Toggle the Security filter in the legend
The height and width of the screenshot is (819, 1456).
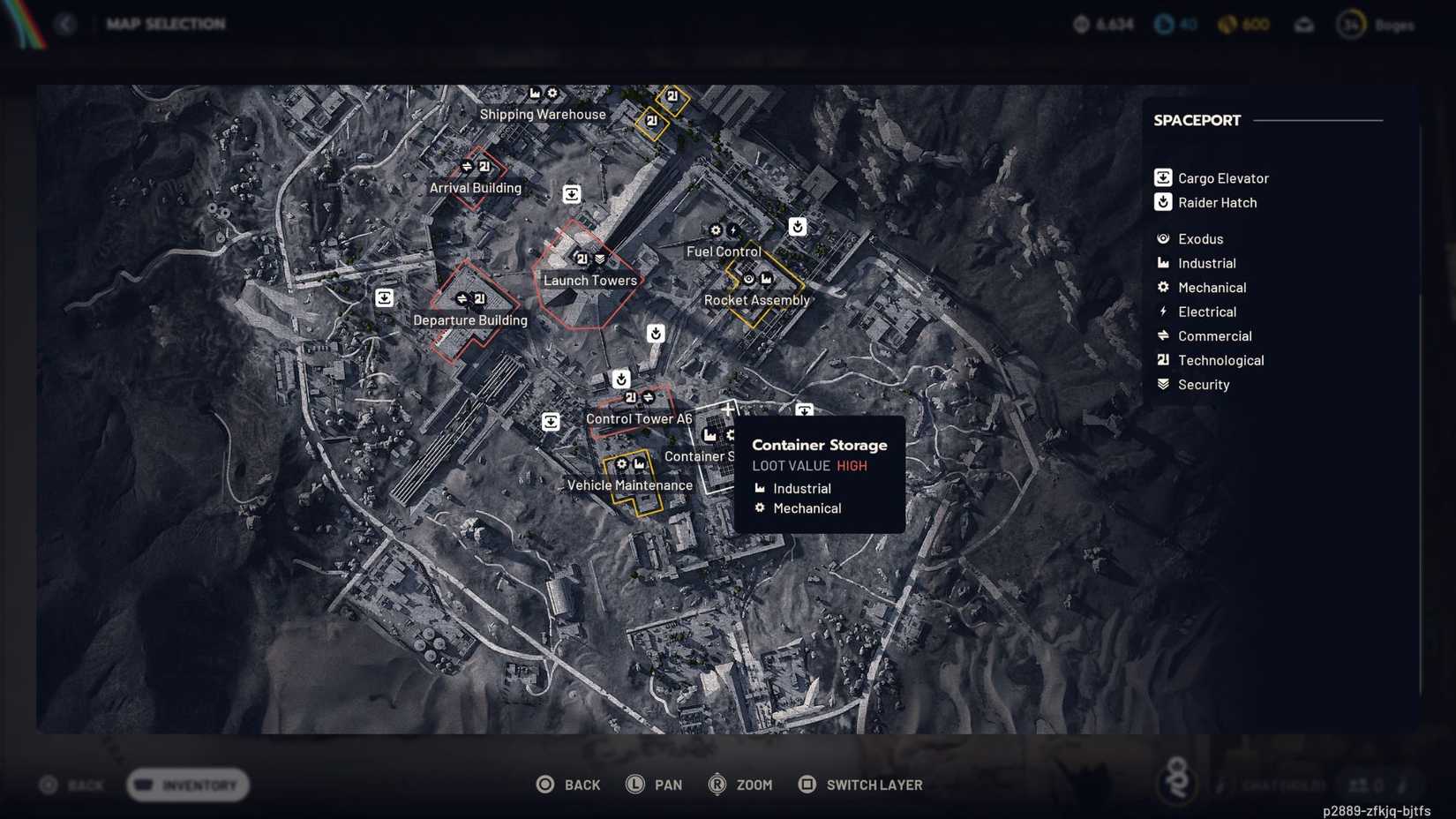[x=1162, y=384]
